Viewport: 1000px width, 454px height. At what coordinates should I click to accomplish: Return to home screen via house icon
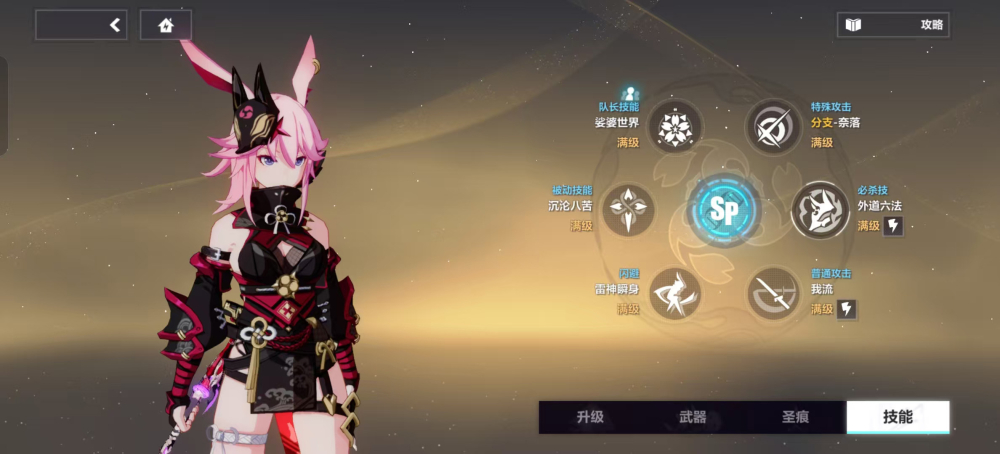click(x=165, y=26)
